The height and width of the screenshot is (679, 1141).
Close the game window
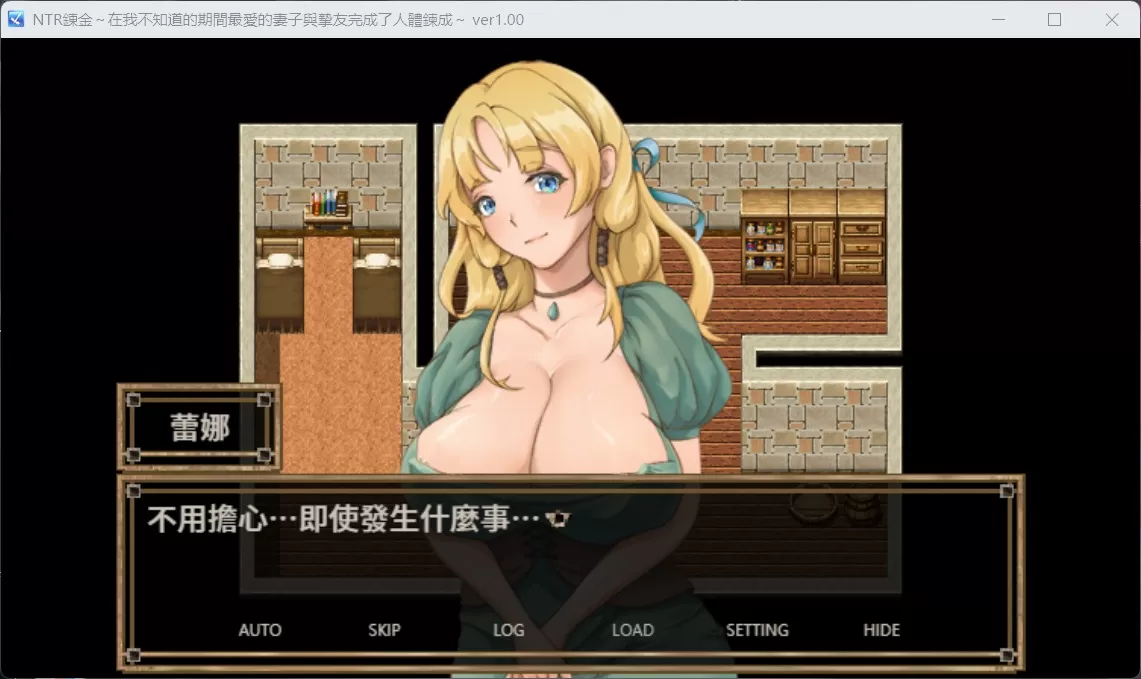pos(1111,19)
